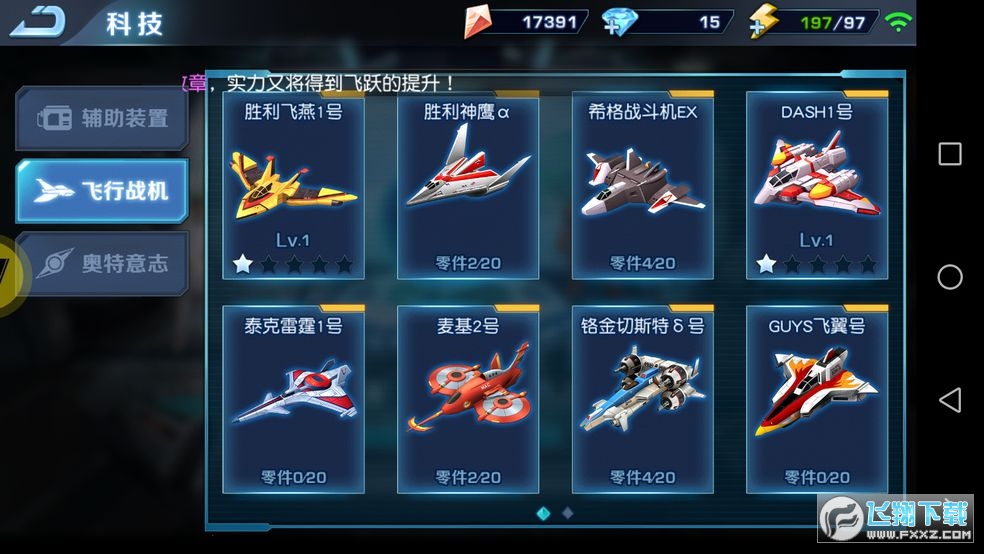Screen dimensions: 984x554
Task: Show the second page via page dot
Action: coord(568,513)
